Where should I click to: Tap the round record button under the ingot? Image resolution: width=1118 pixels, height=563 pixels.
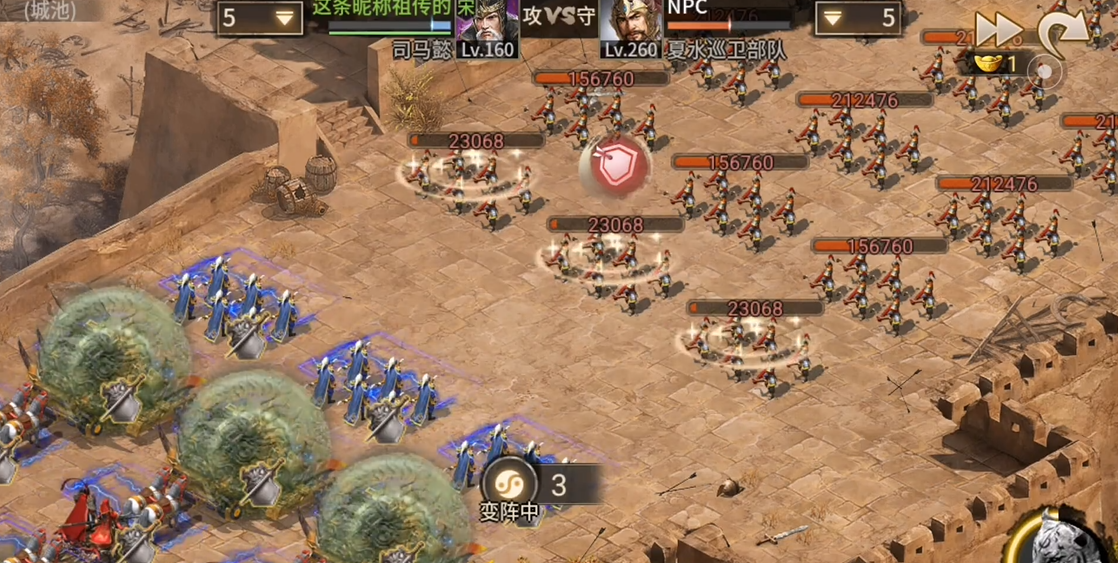pyautogui.click(x=1046, y=71)
